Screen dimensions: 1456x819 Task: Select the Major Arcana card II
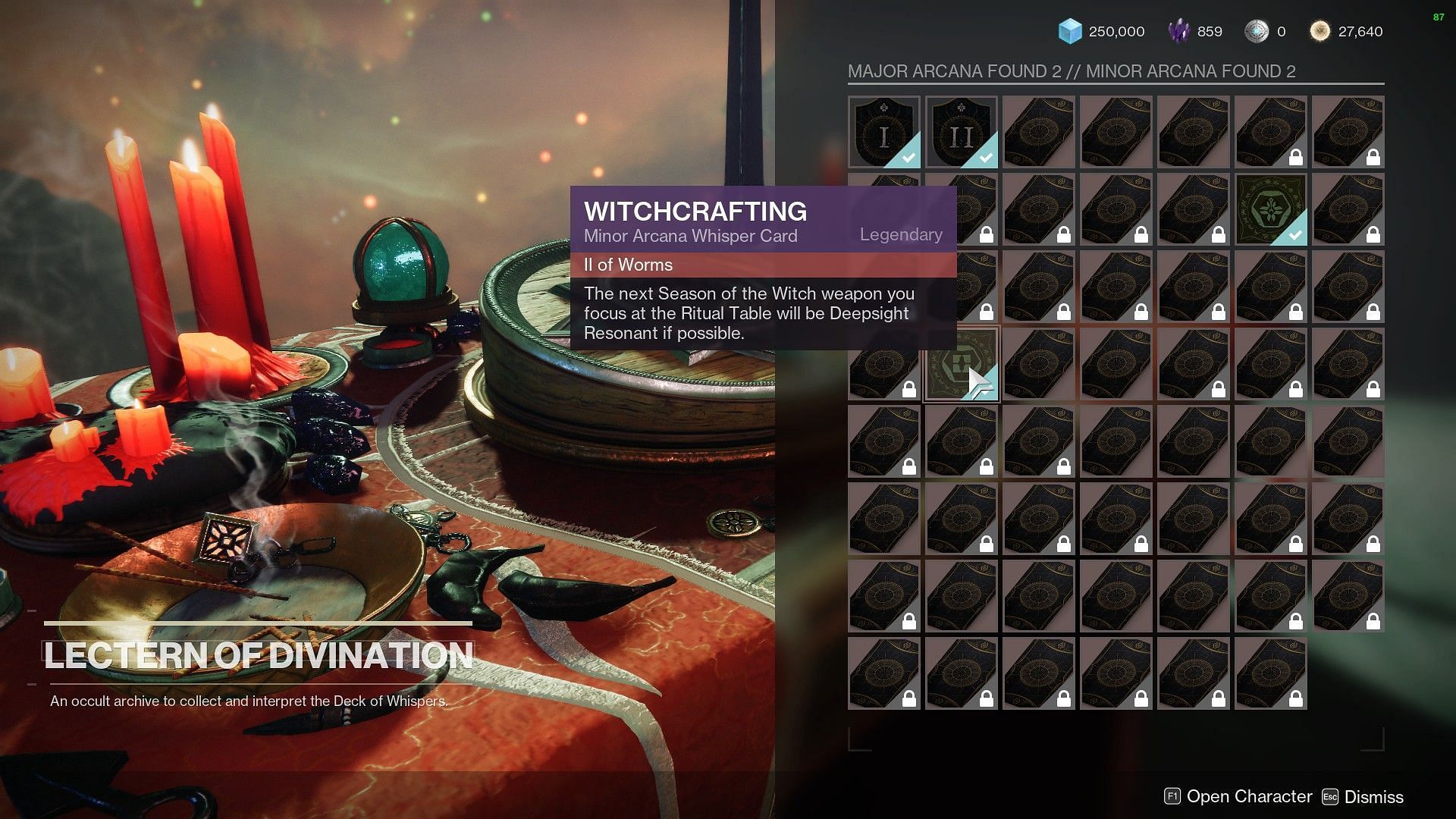961,132
